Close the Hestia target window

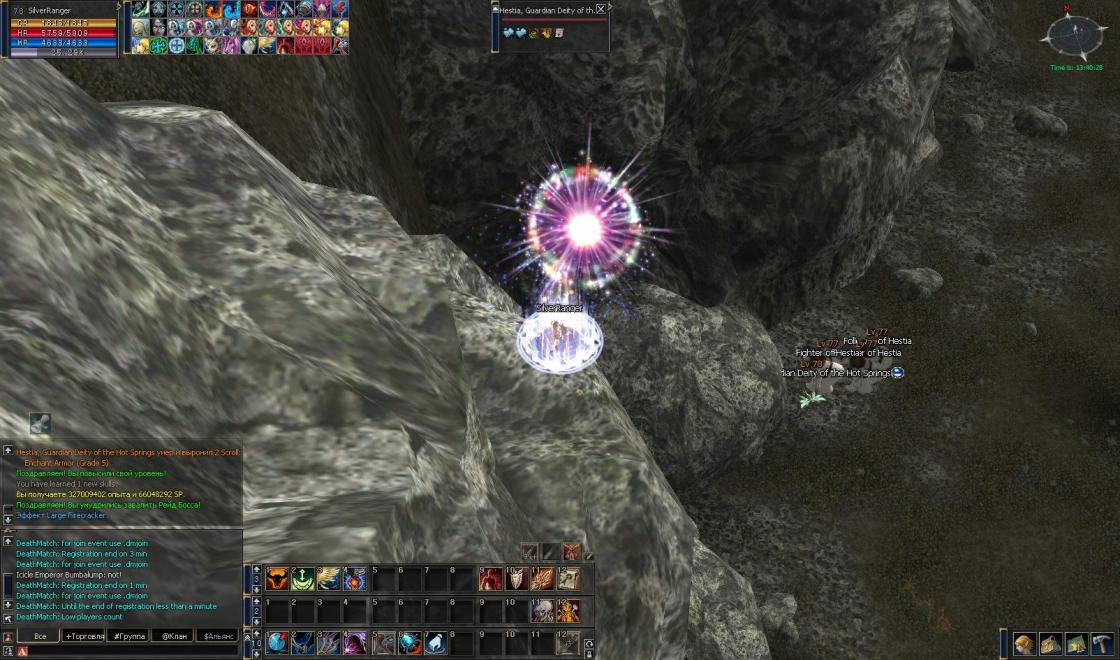600,8
